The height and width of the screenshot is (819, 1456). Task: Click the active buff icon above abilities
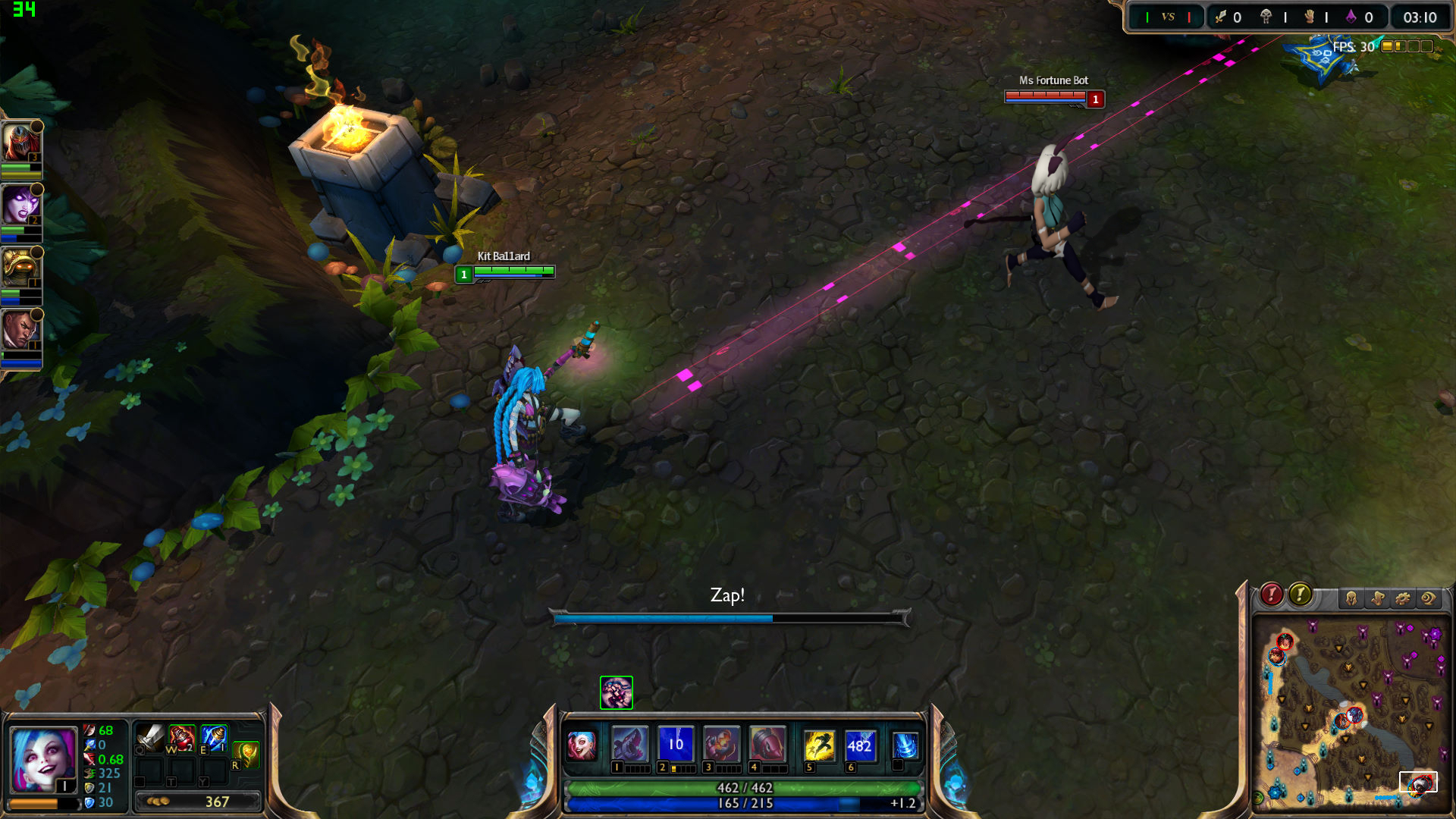click(617, 692)
